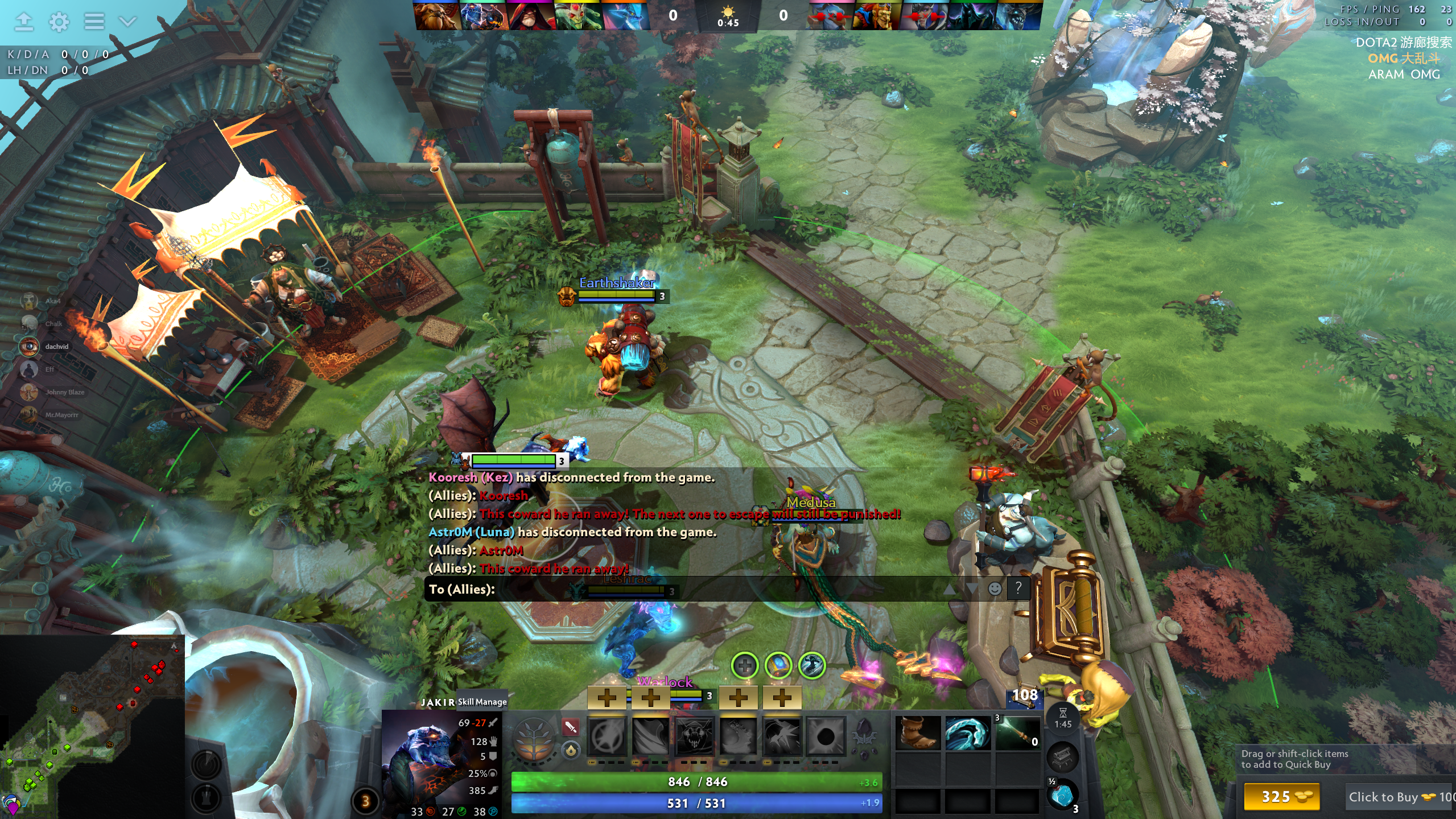The image size is (1456, 819).
Task: Open the settings gear menu
Action: point(59,22)
